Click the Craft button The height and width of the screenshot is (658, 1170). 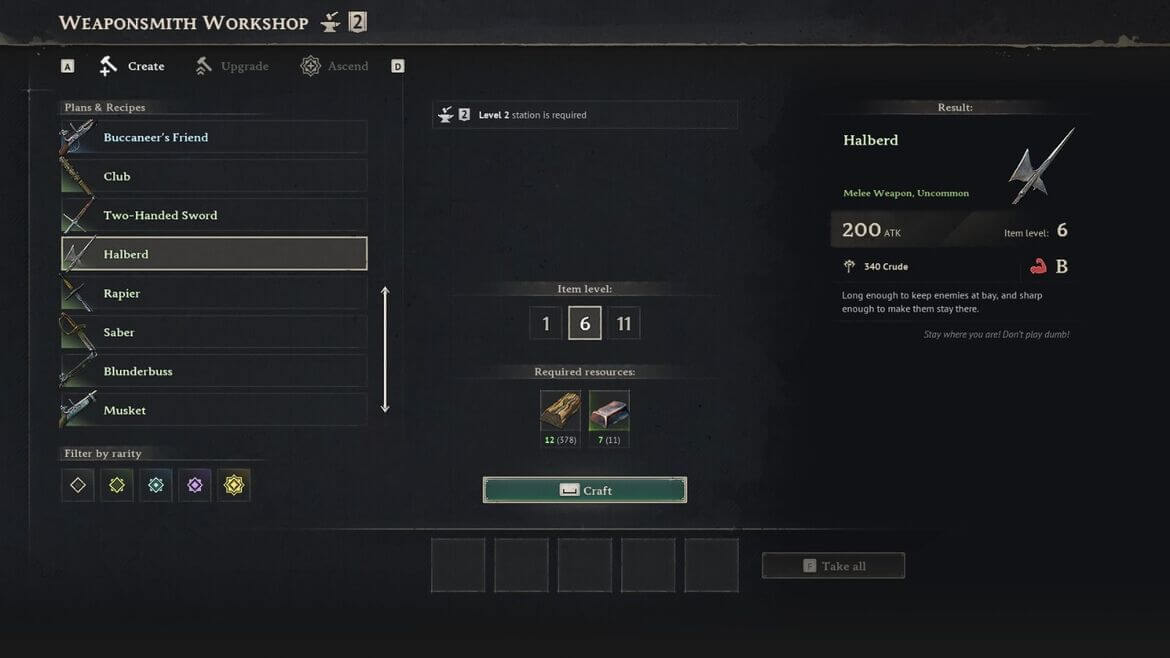585,490
